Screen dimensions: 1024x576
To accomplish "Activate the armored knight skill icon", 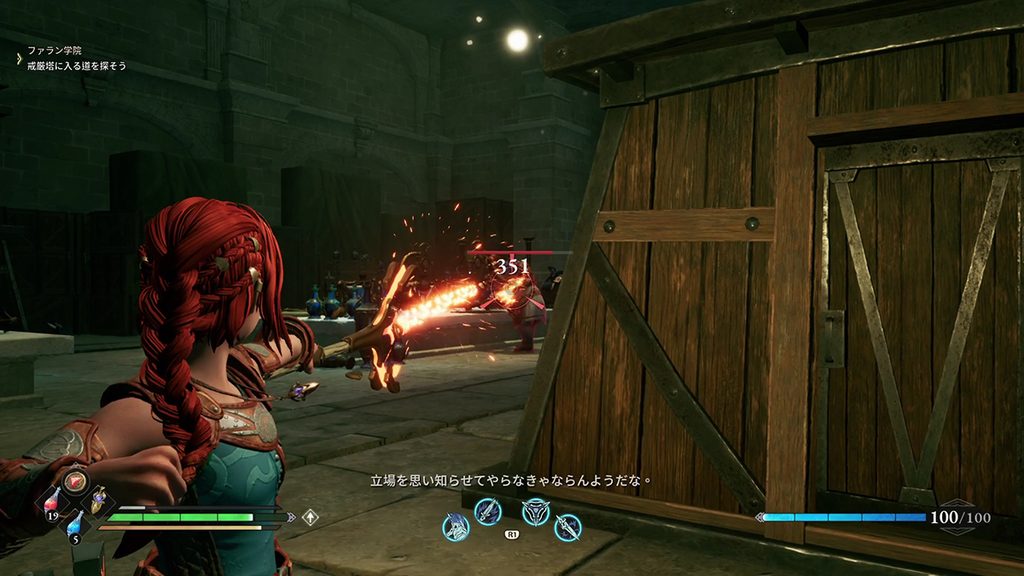I will (x=456, y=526).
